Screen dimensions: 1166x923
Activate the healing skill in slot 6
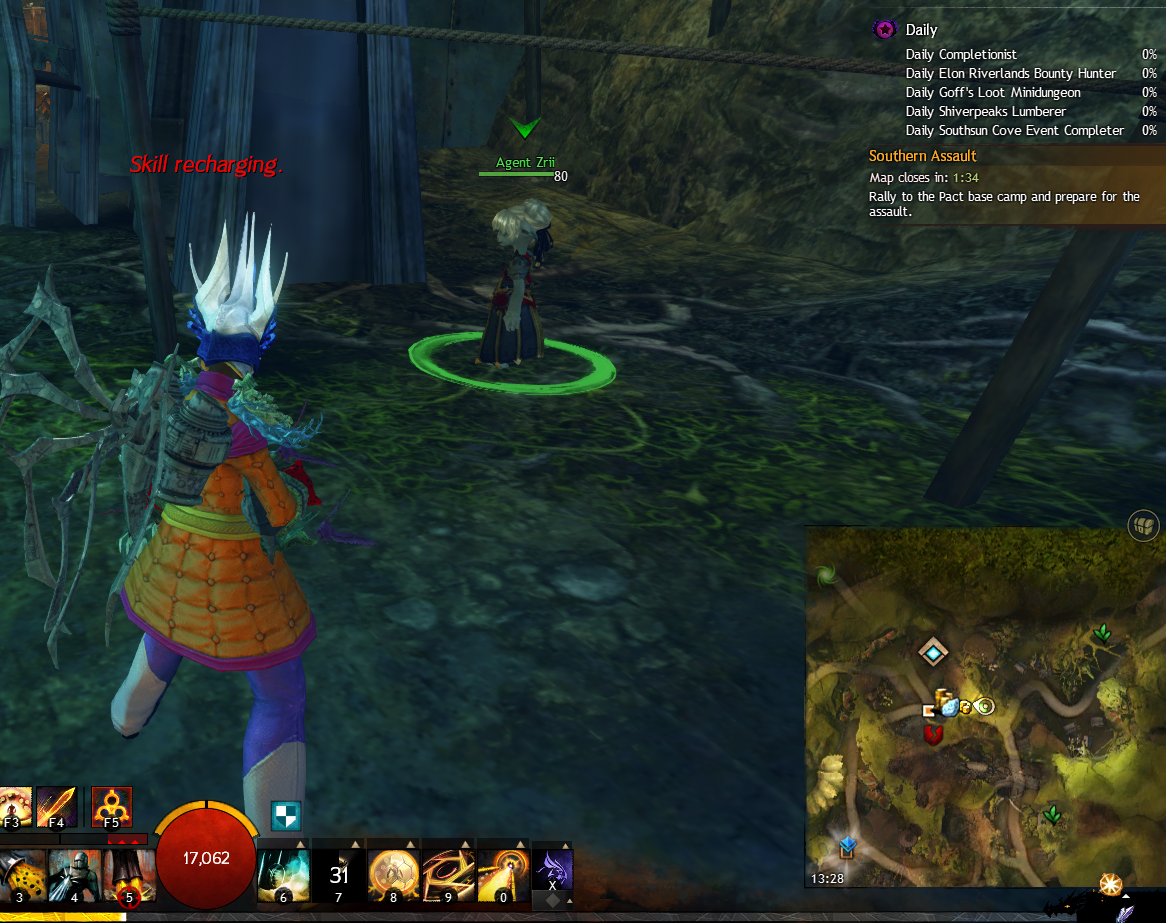pyautogui.click(x=282, y=874)
